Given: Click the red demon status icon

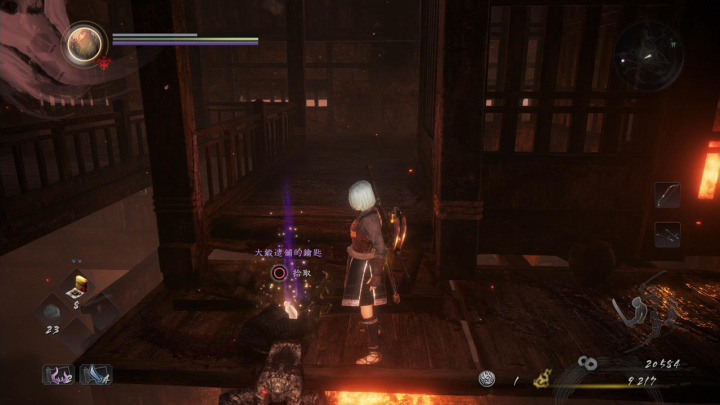Looking at the screenshot, I should pyautogui.click(x=104, y=65).
